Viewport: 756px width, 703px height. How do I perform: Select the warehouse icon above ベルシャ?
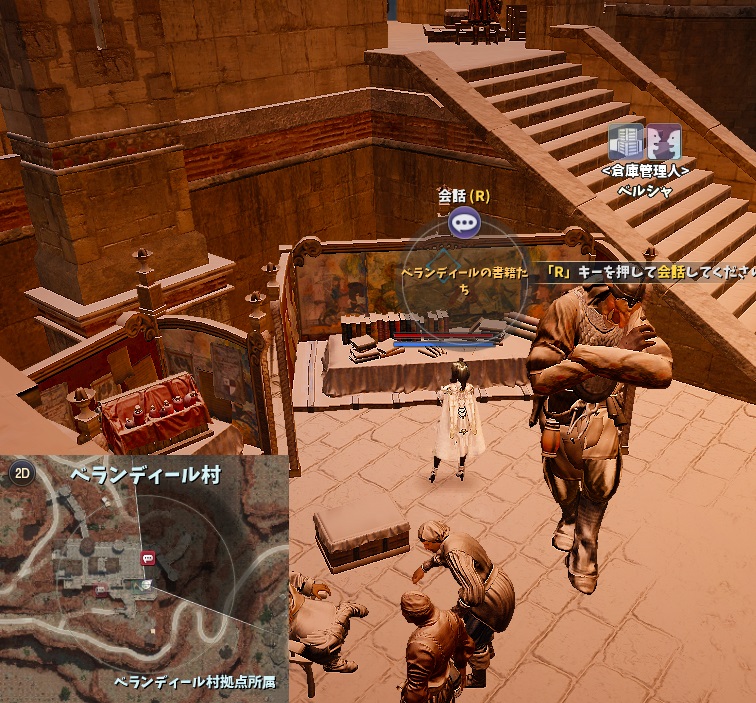coord(625,143)
